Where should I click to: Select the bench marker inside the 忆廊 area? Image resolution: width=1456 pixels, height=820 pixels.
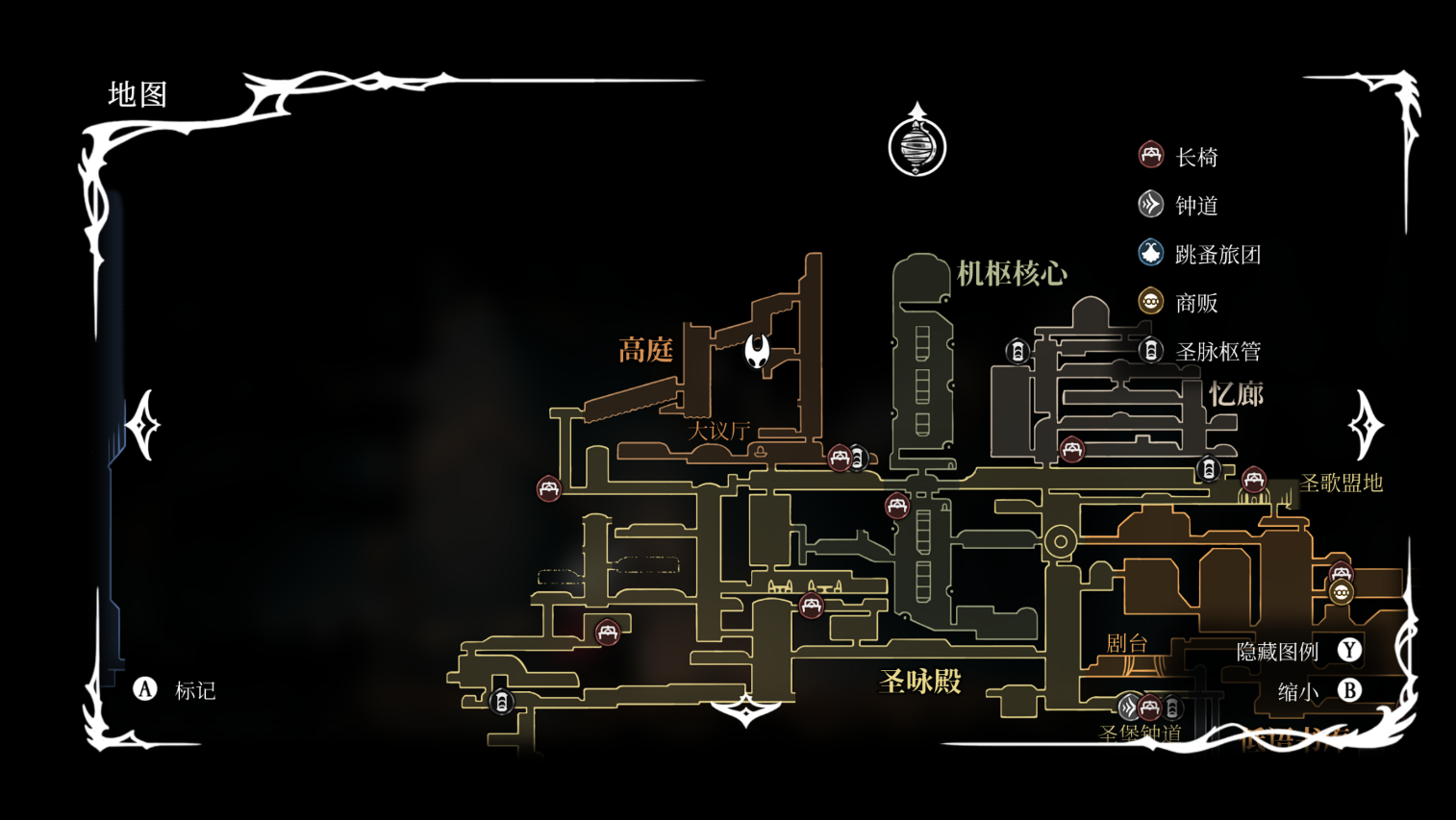click(1072, 449)
